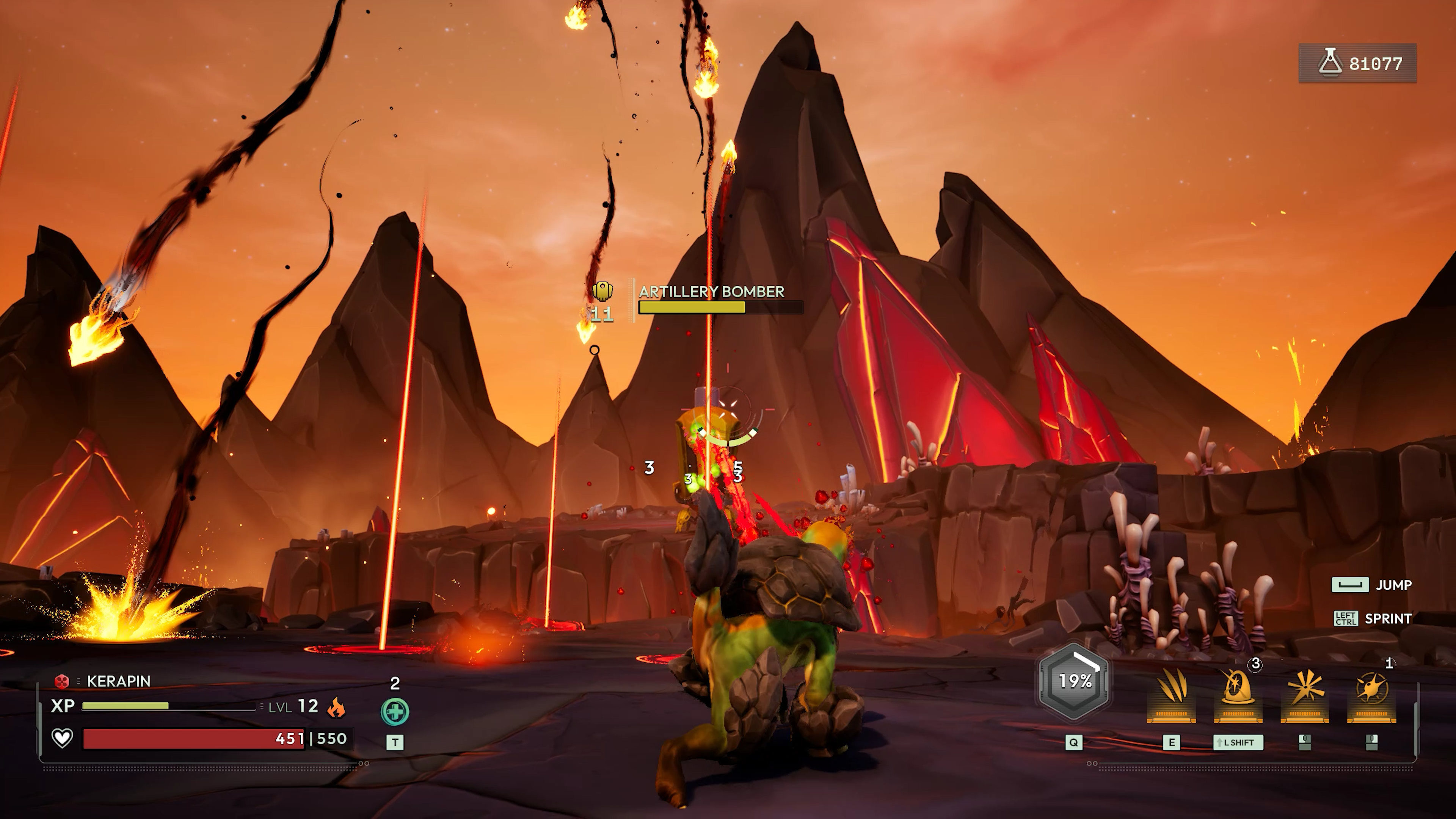Image resolution: width=1456 pixels, height=819 pixels.
Task: Click the flame element icon beside level
Action: (336, 706)
